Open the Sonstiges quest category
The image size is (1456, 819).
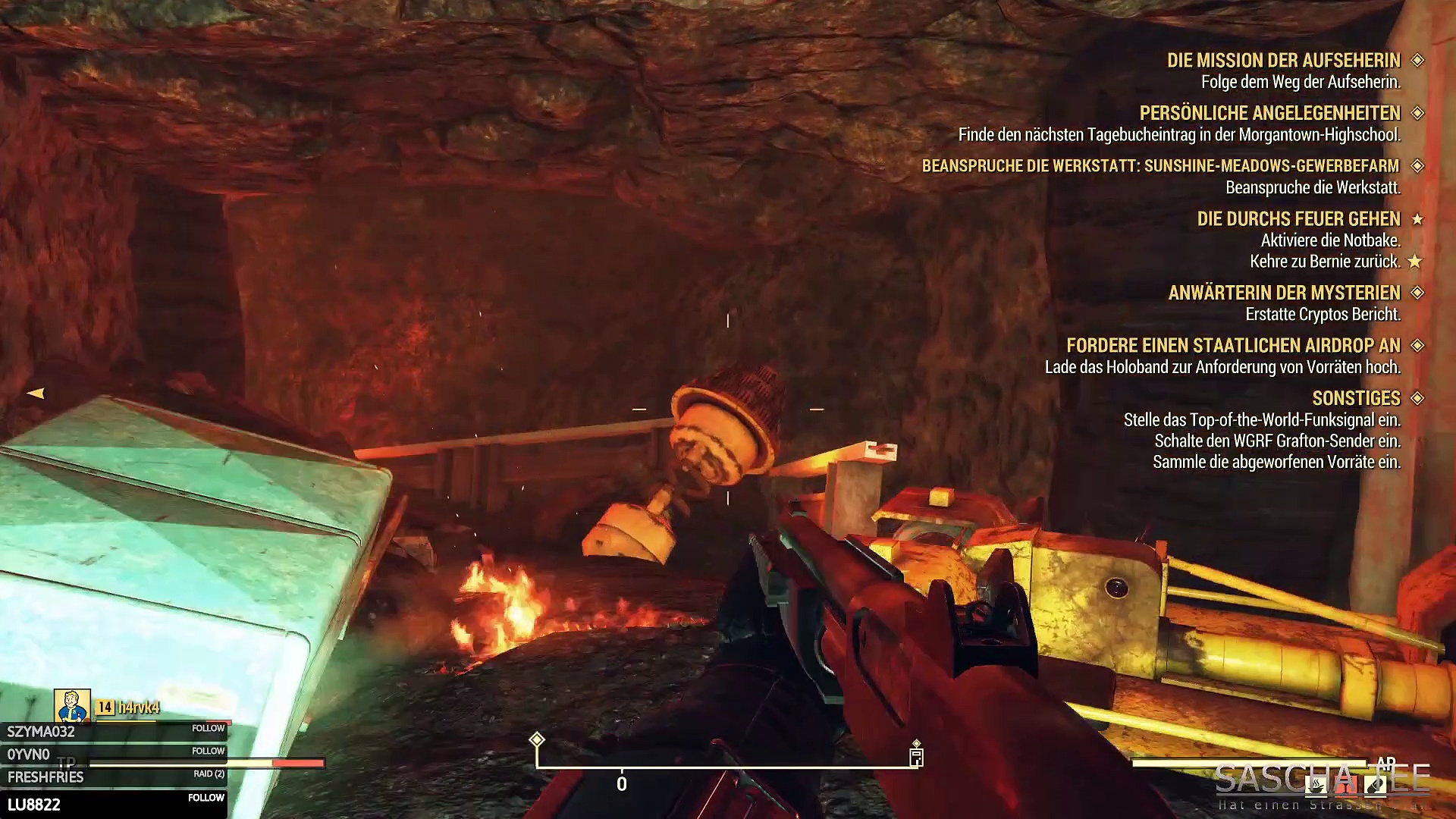(x=1356, y=398)
